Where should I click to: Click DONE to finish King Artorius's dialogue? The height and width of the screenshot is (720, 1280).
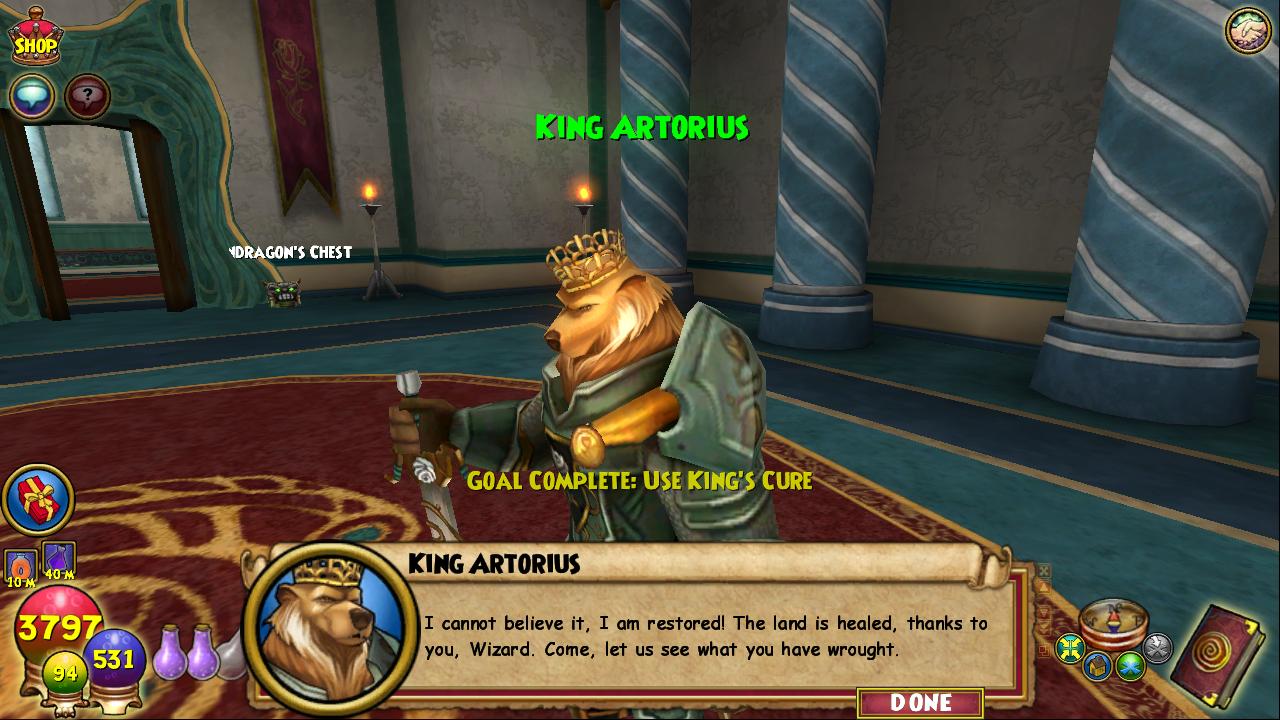[x=920, y=702]
